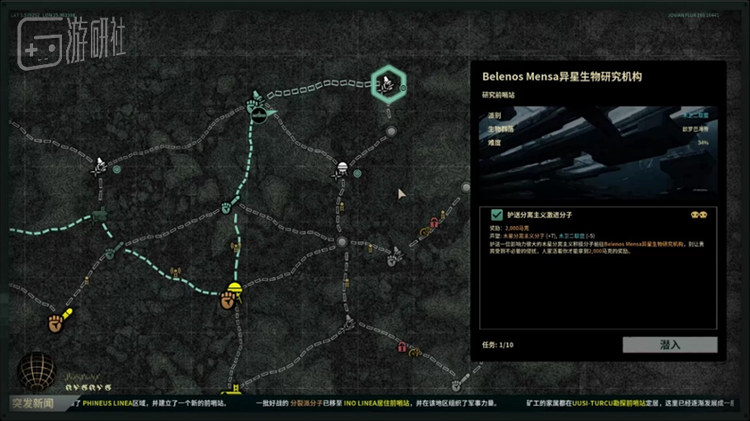Viewport: 750px width, 421px height.
Task: Click the 潜入 infiltrate button
Action: pyautogui.click(x=670, y=345)
